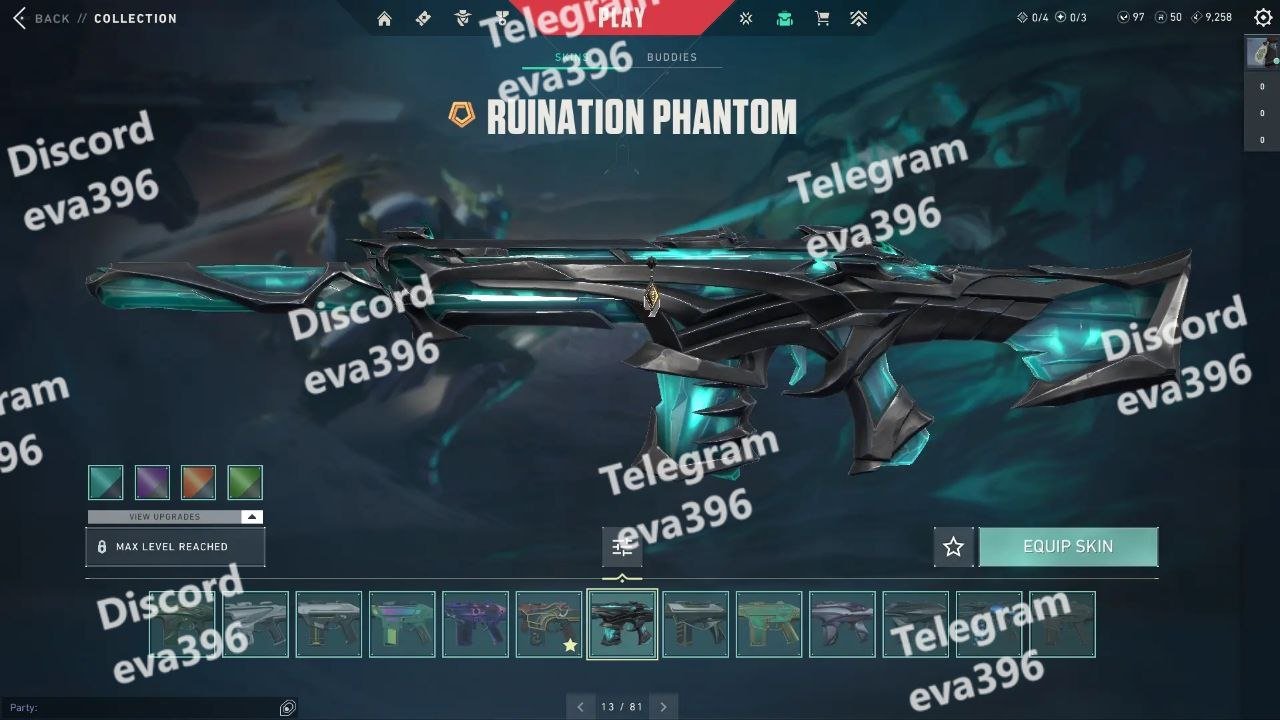Switch to the Buddies tab
Viewport: 1280px width, 720px height.
click(x=672, y=57)
